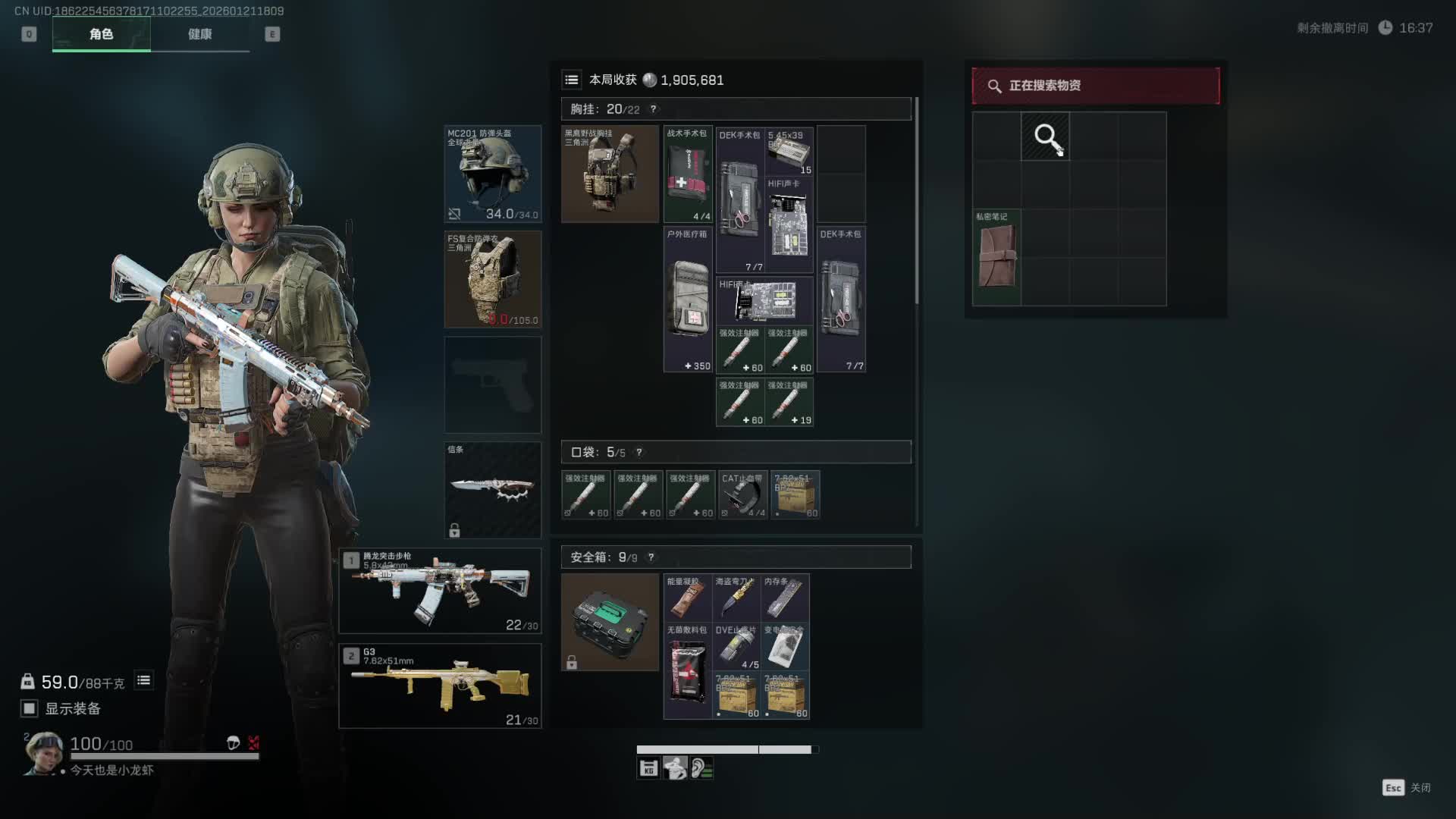Click the CAT止血带 in the pocket
This screenshot has height=819, width=1456.
(742, 495)
